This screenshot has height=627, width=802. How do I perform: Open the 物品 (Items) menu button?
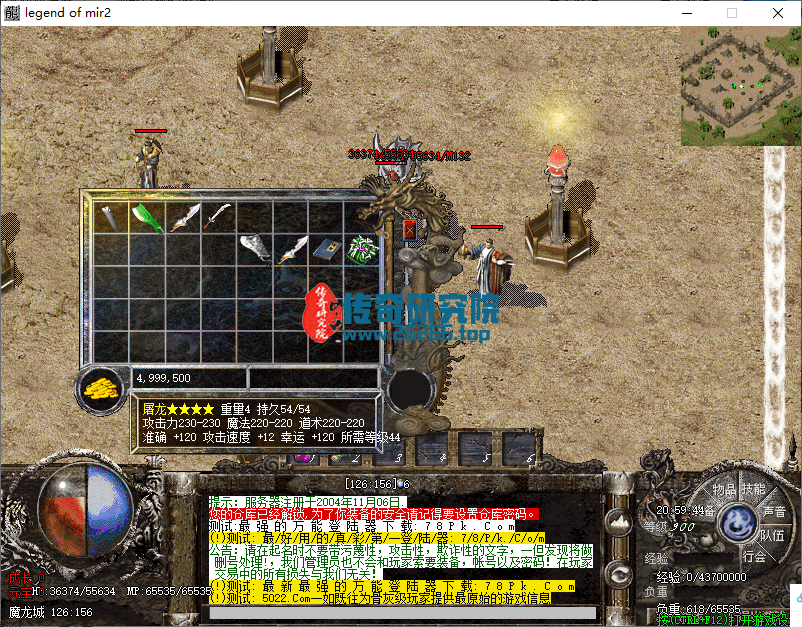pos(724,489)
